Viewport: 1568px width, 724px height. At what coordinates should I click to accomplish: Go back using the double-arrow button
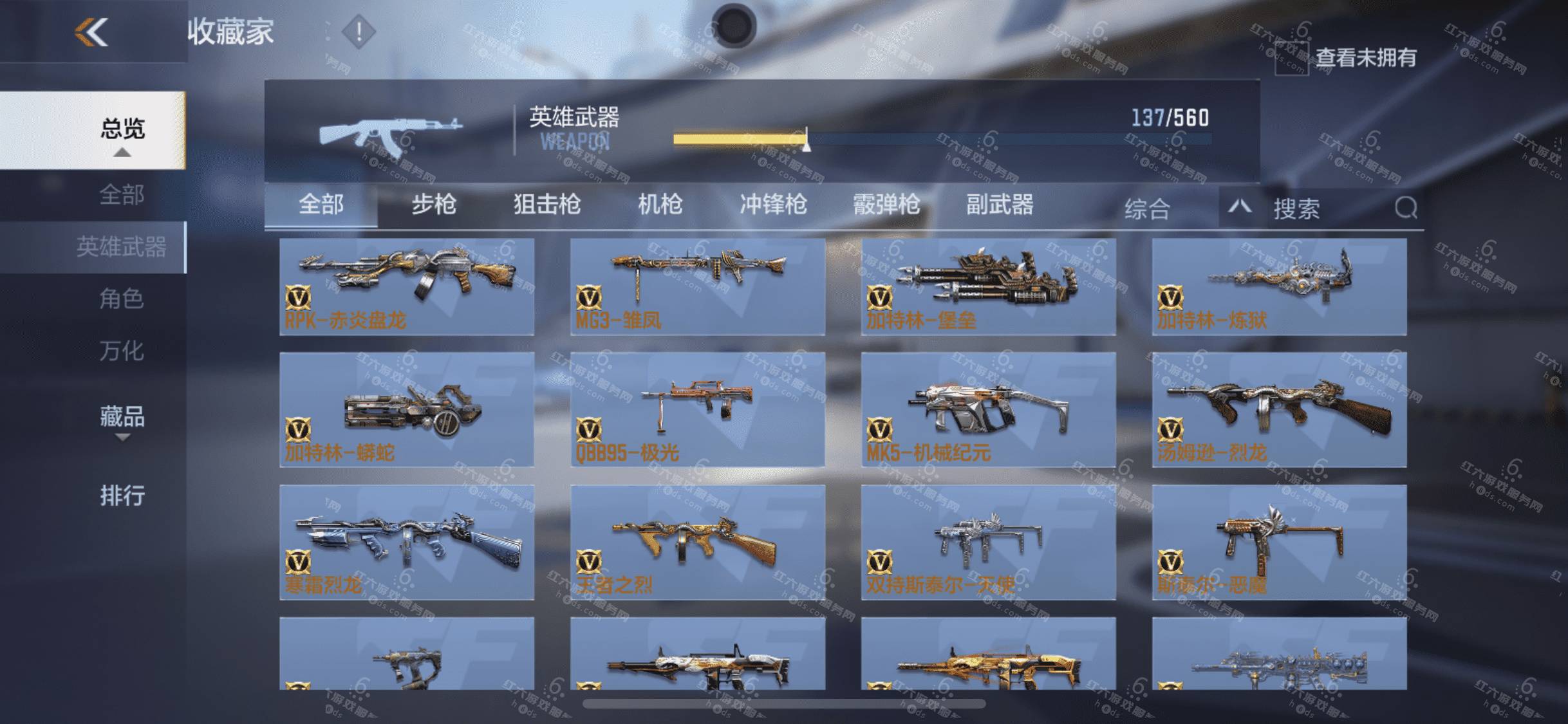click(91, 32)
